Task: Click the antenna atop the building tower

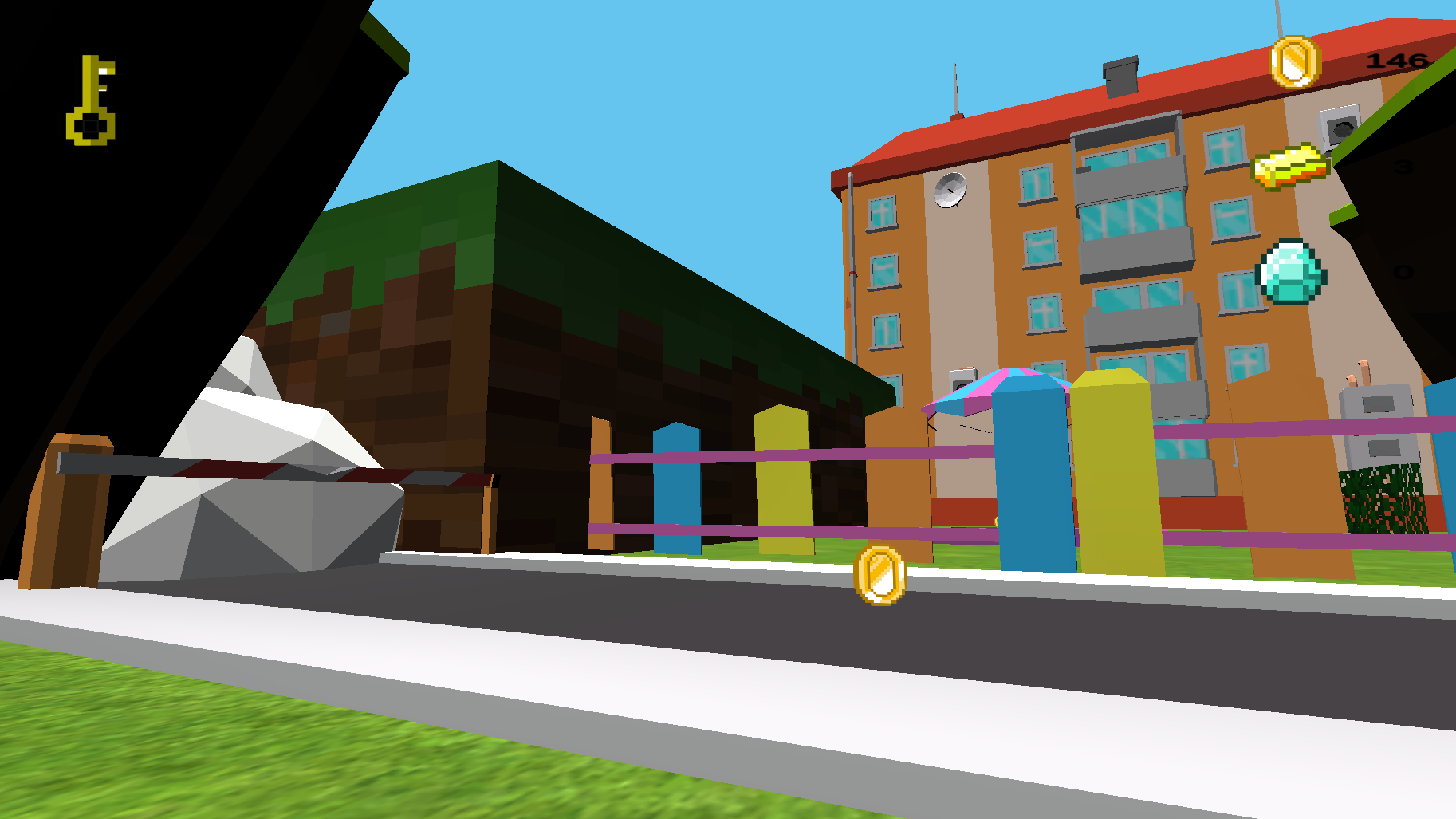Action: tap(956, 88)
